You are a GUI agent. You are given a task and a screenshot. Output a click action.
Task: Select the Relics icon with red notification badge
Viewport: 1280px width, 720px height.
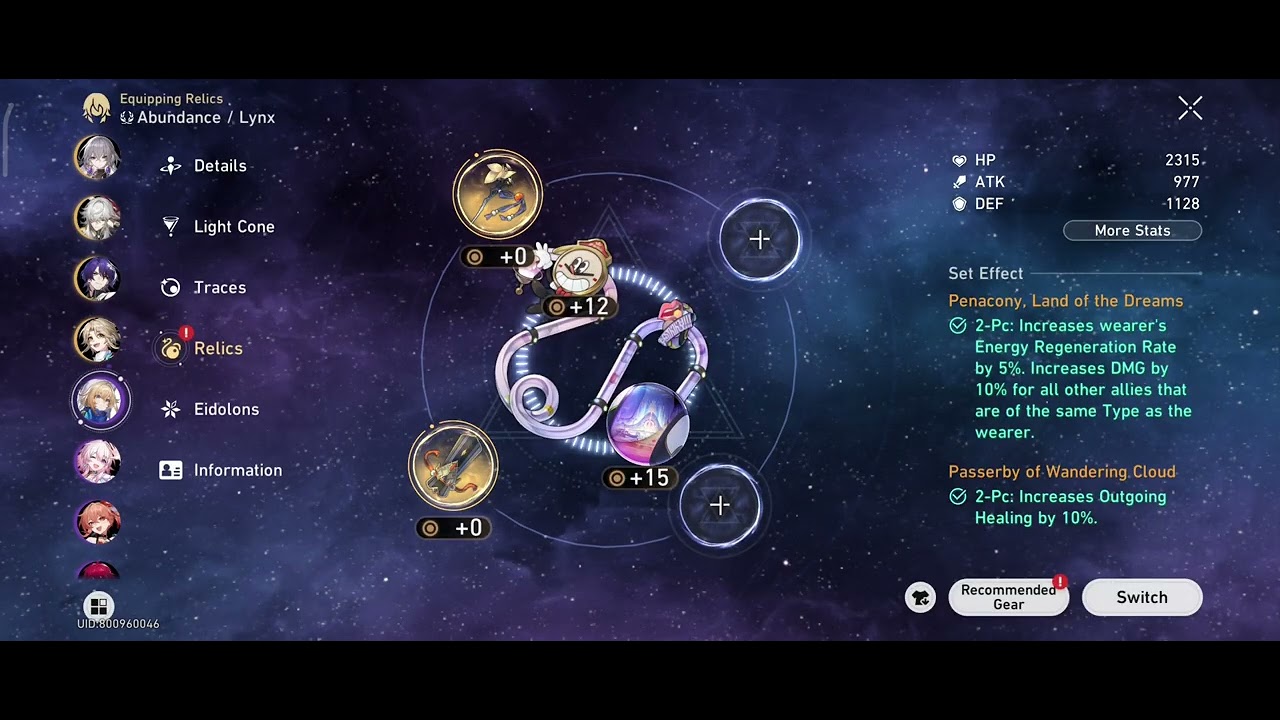click(170, 348)
